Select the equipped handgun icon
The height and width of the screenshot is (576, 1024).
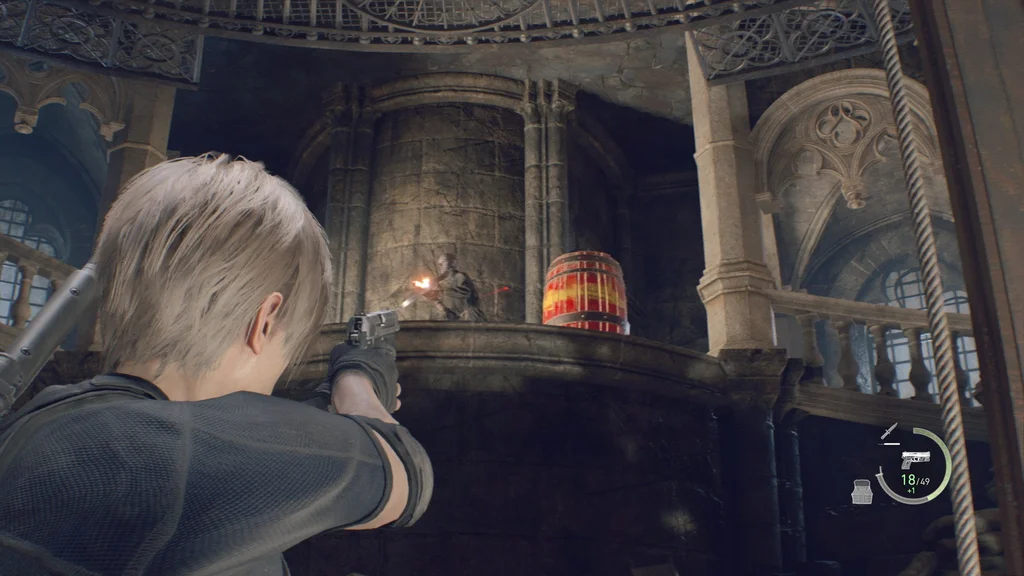pos(914,459)
